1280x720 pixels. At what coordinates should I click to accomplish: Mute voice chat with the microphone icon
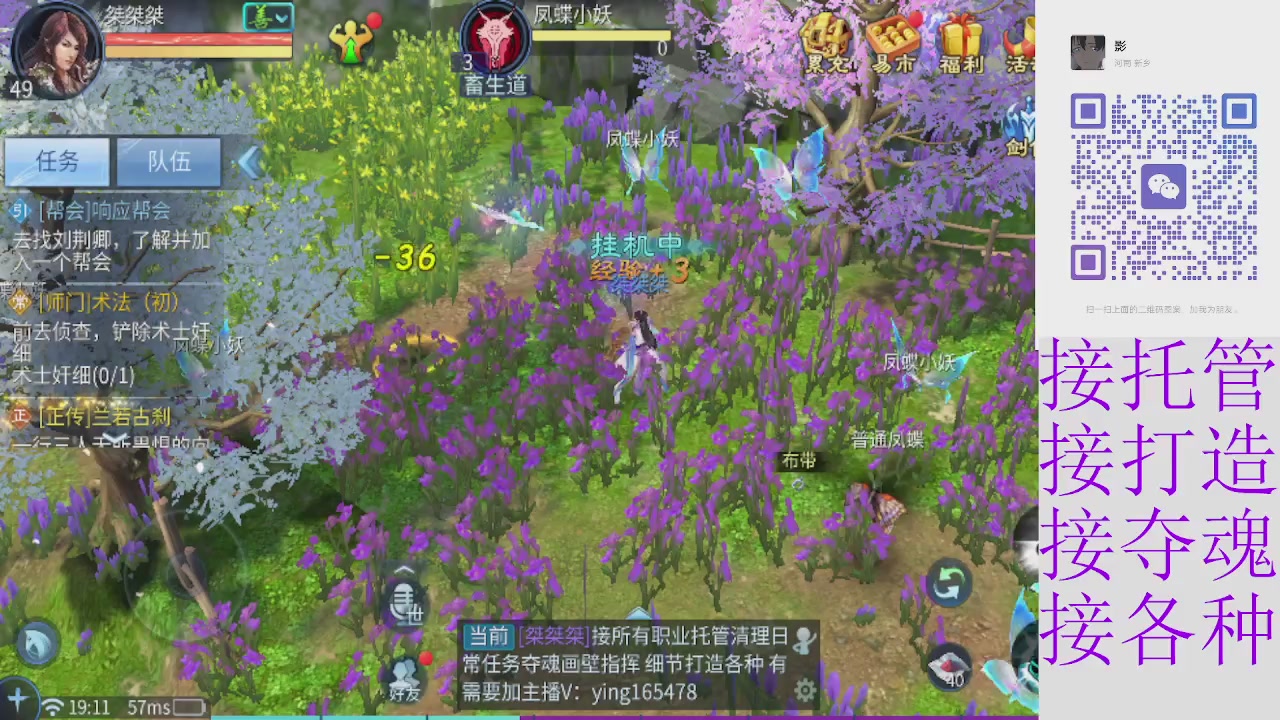click(x=404, y=600)
